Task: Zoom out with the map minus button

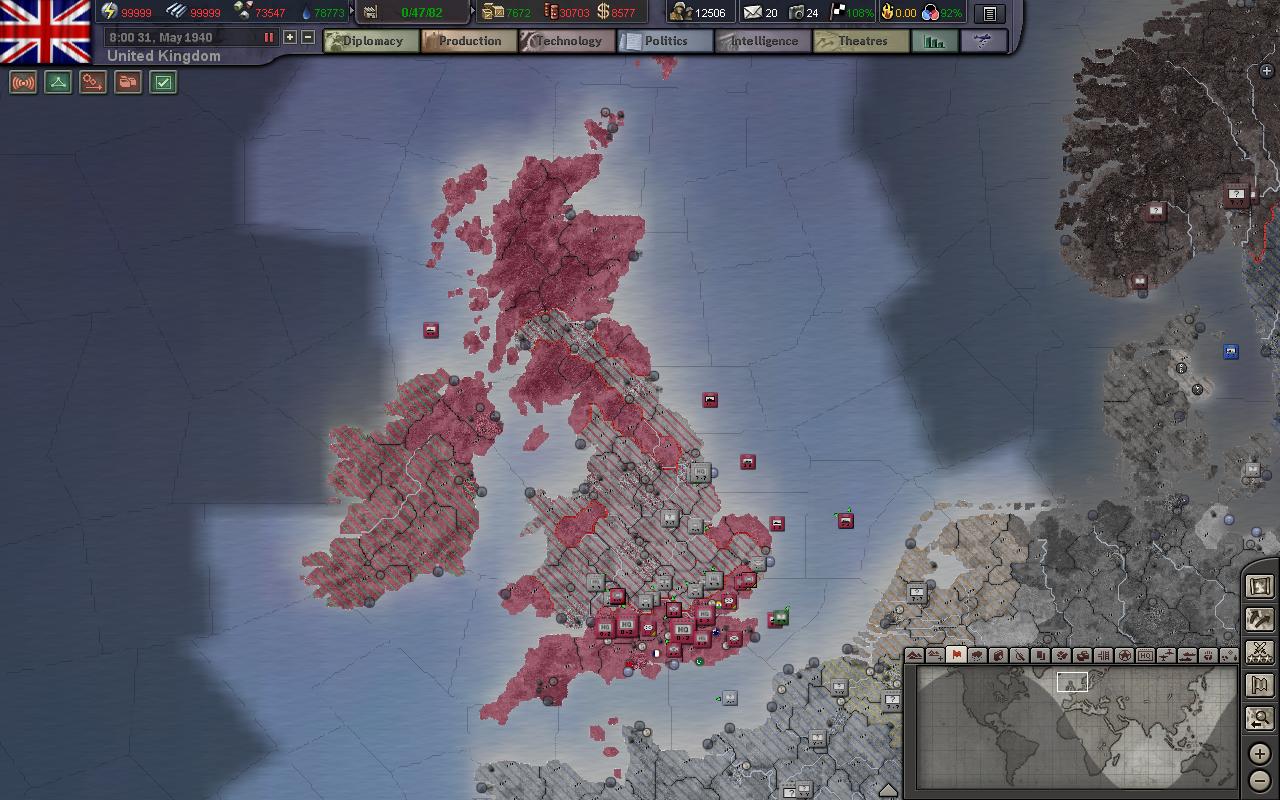Action: coord(1260,779)
